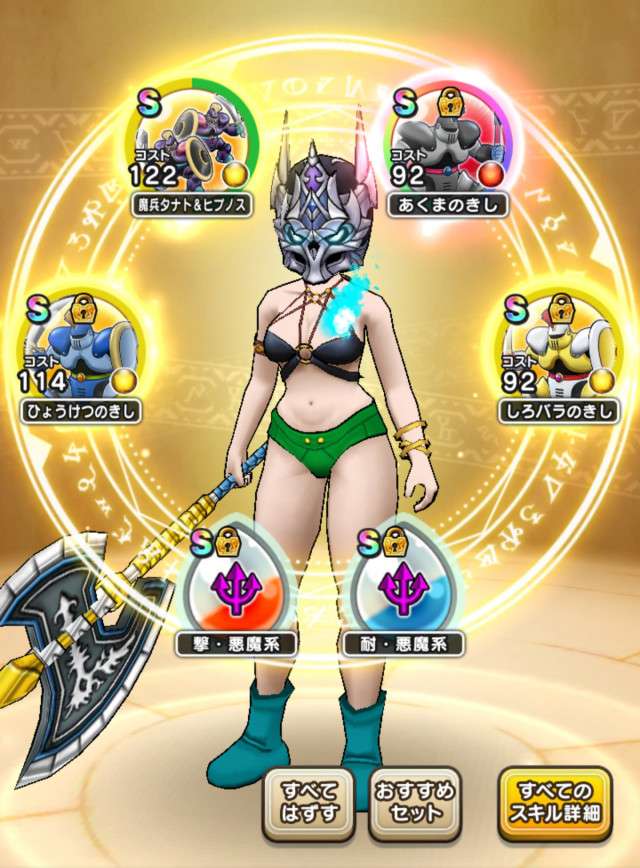Choose the ひょうけつのきし monster slot
This screenshot has width=640, height=868.
click(81, 354)
